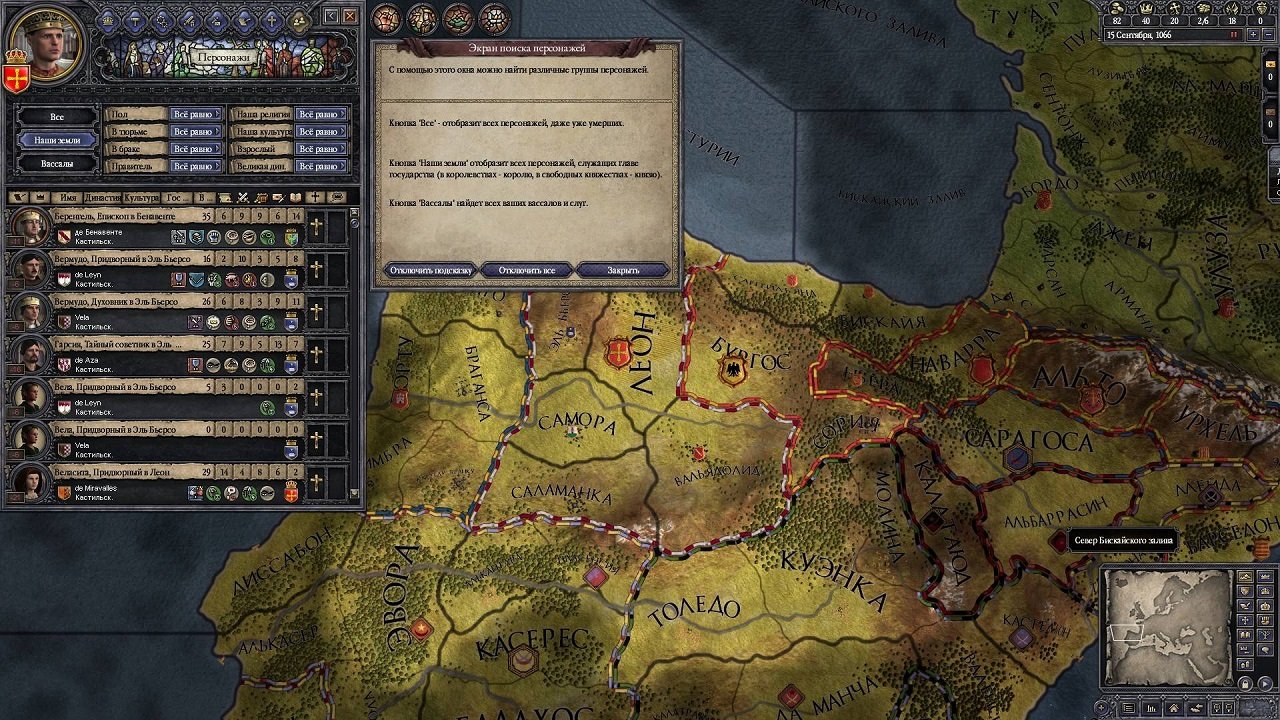Increase game speed with the plus button
This screenshot has width=1280, height=720.
(x=1253, y=33)
